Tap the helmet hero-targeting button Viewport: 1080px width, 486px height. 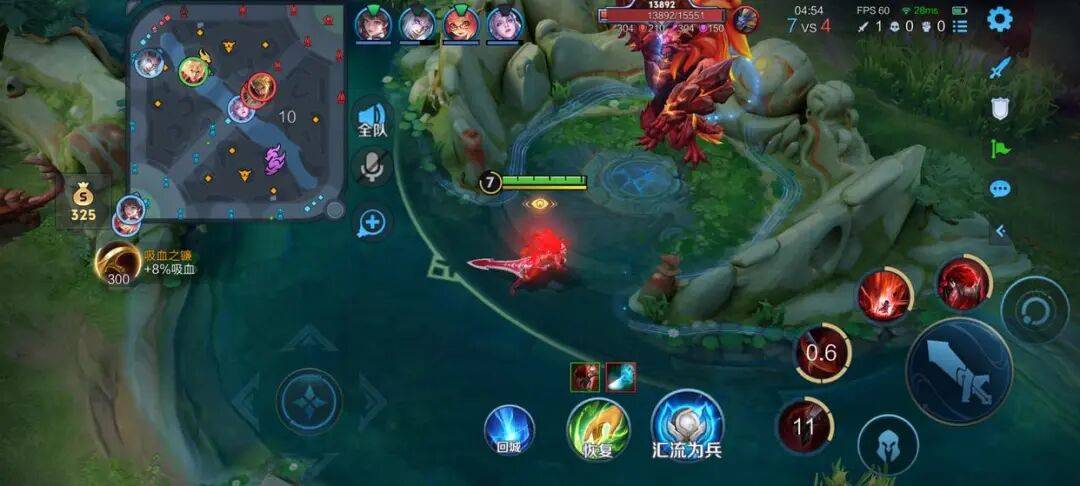point(888,445)
